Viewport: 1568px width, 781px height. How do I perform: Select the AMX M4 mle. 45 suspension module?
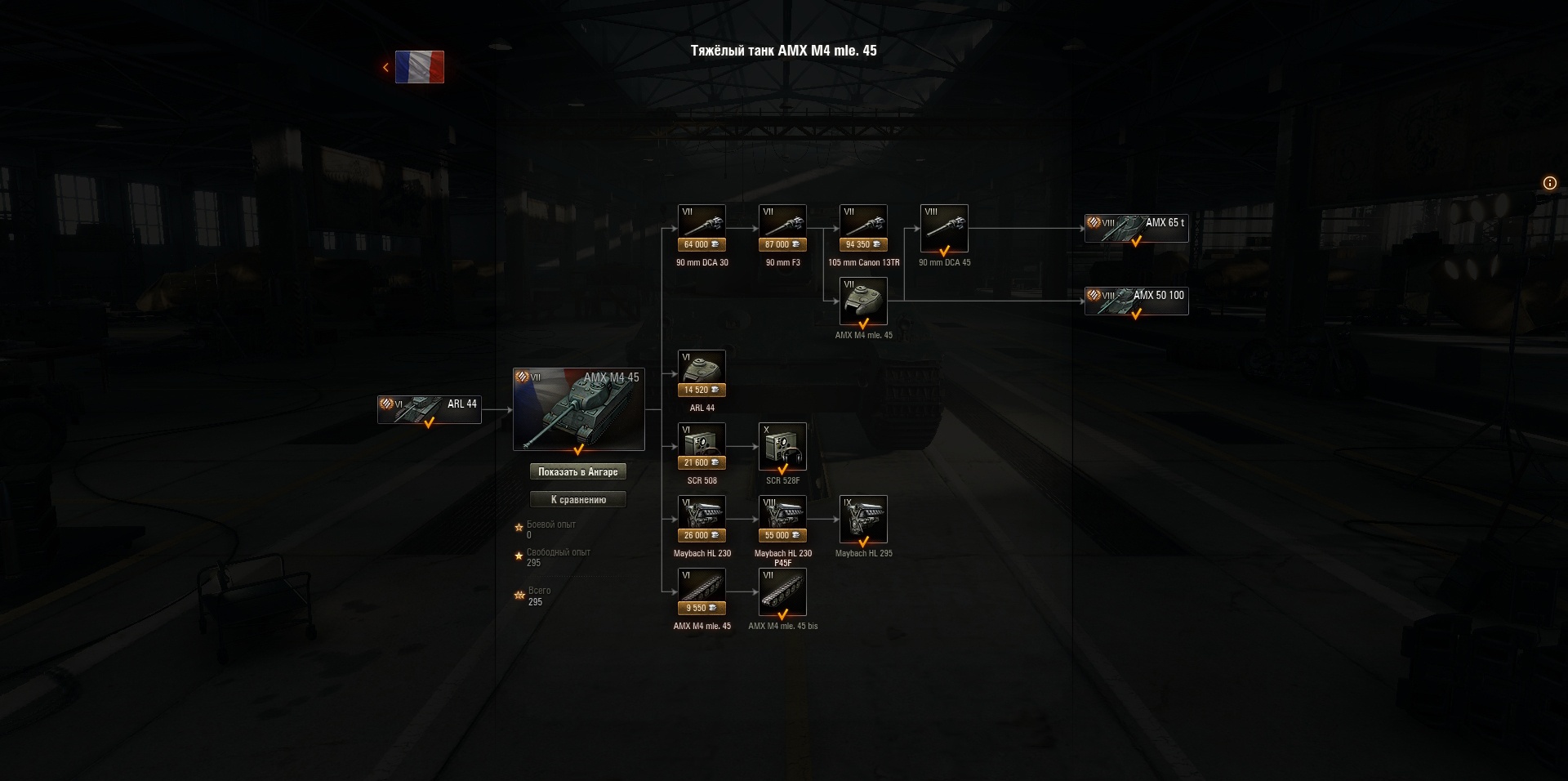click(701, 590)
